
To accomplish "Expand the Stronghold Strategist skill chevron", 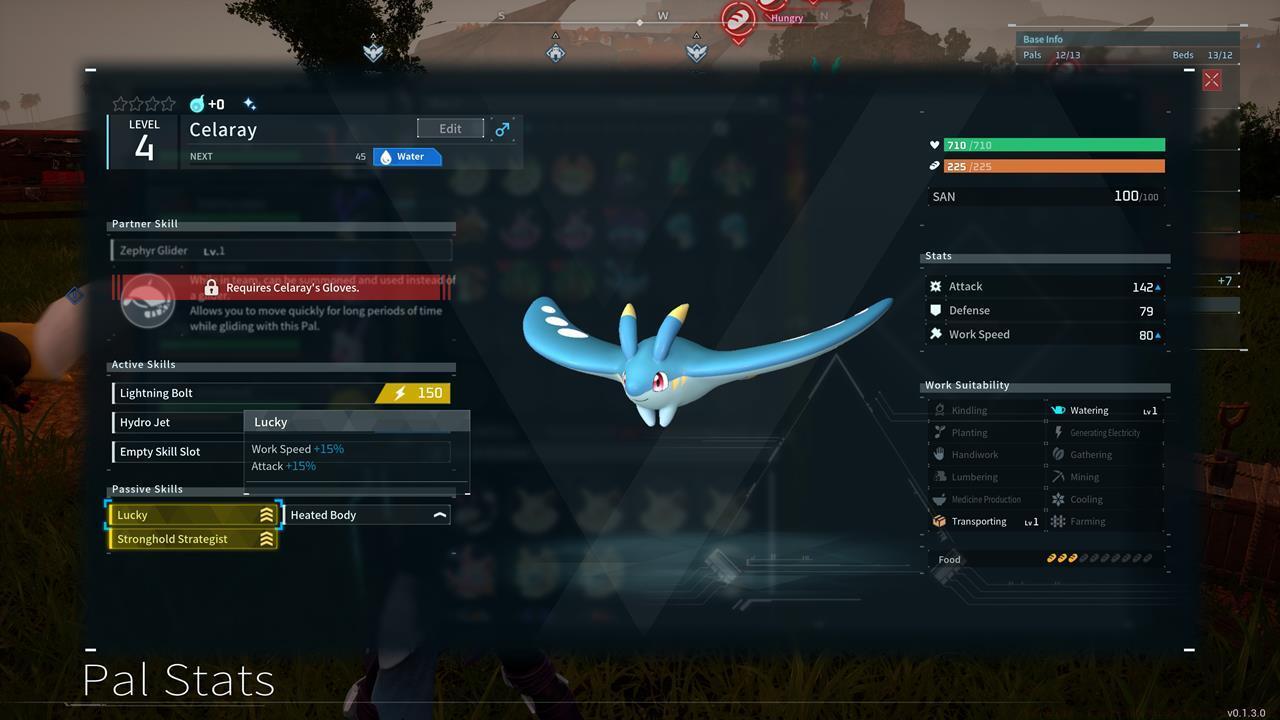I will pos(265,538).
